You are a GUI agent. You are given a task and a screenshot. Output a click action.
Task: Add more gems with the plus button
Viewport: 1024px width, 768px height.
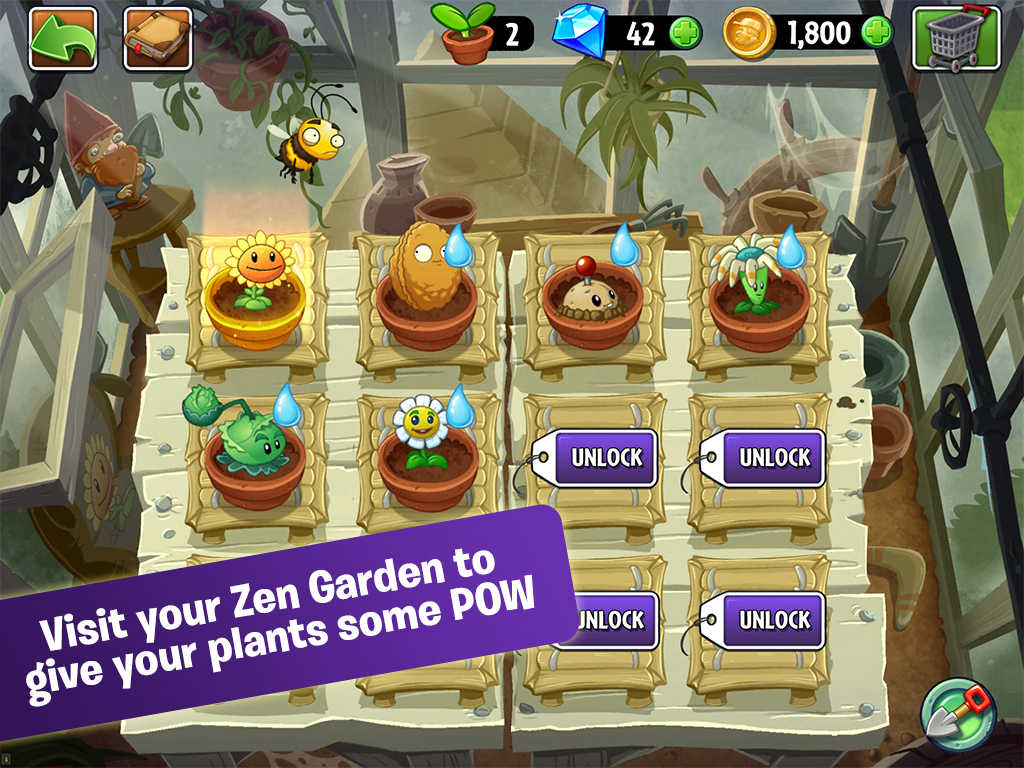pyautogui.click(x=685, y=34)
